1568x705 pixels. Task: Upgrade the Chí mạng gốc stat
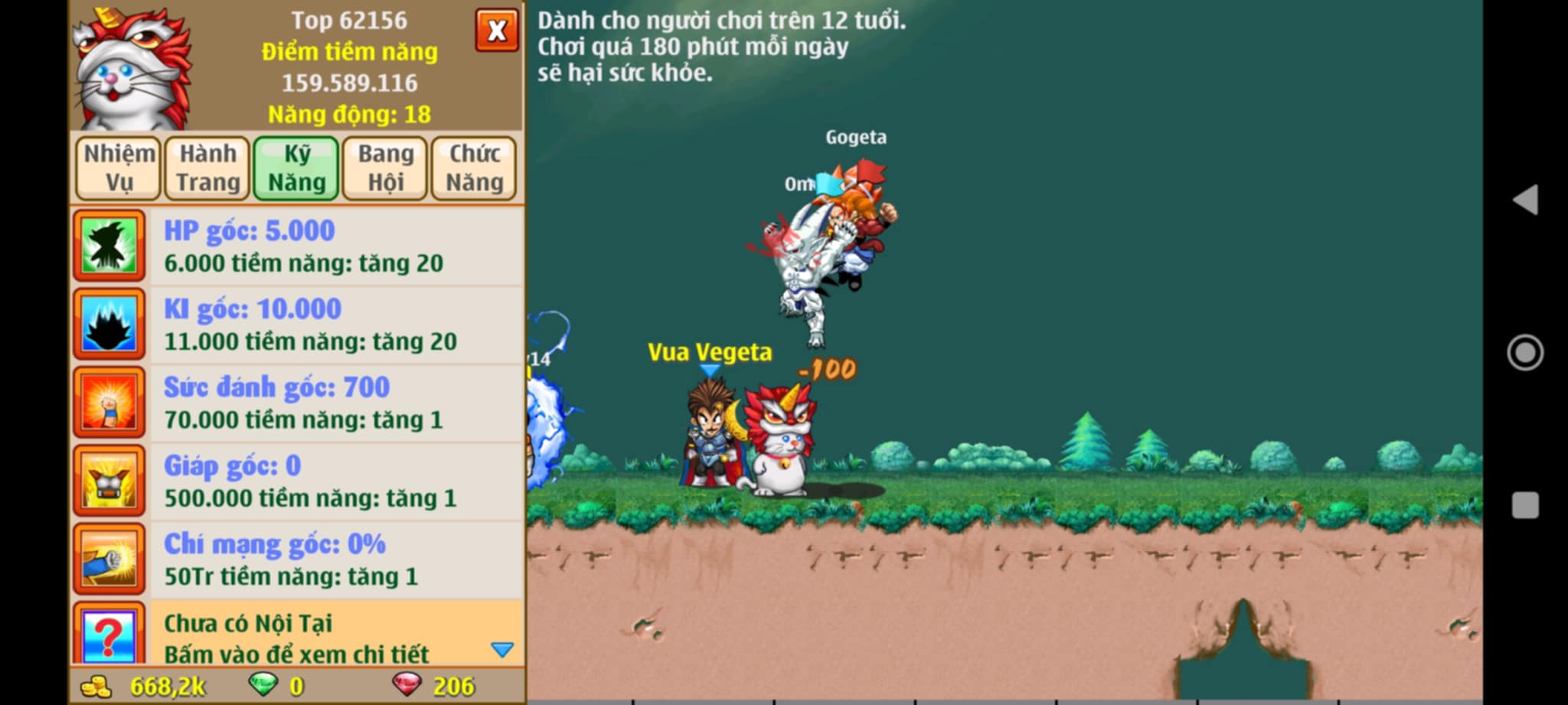tap(299, 560)
